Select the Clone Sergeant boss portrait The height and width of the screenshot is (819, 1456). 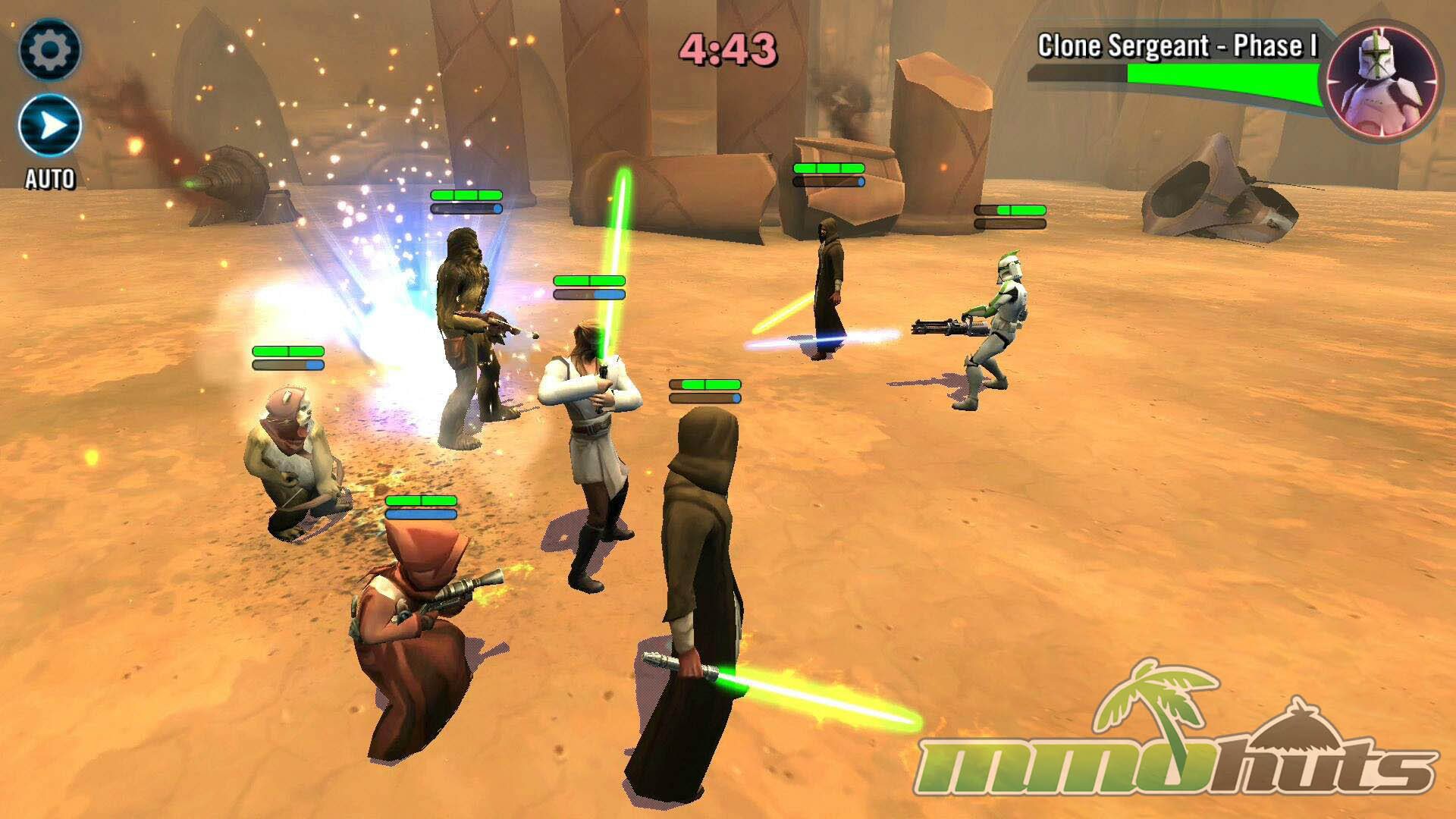pyautogui.click(x=1382, y=80)
